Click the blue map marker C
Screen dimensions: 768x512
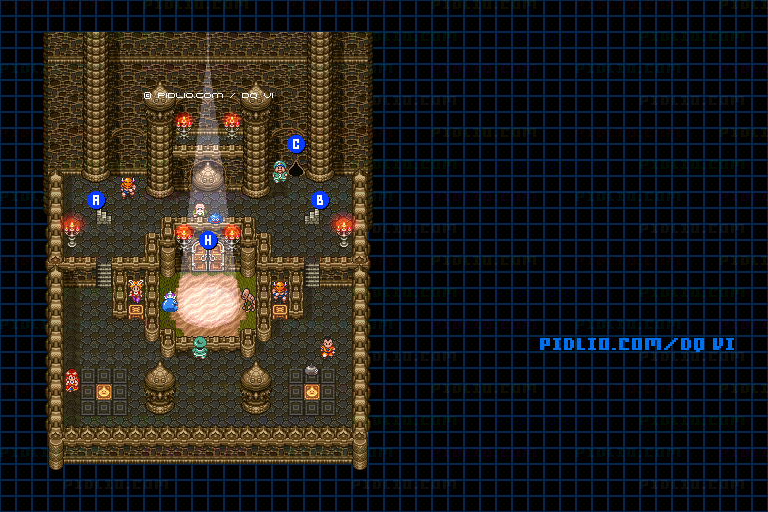pos(296,143)
